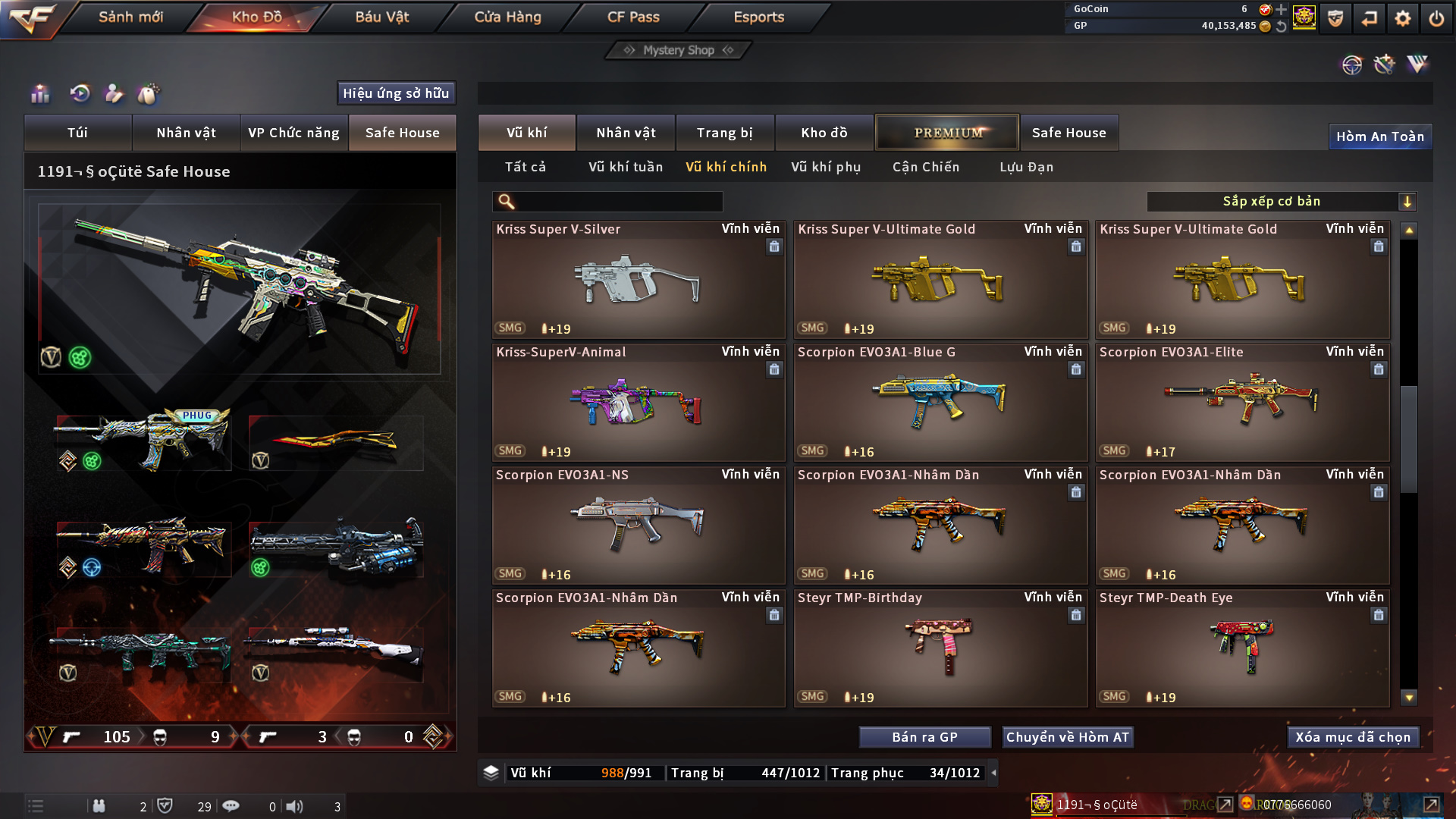Switch to the Túi tab

(77, 133)
